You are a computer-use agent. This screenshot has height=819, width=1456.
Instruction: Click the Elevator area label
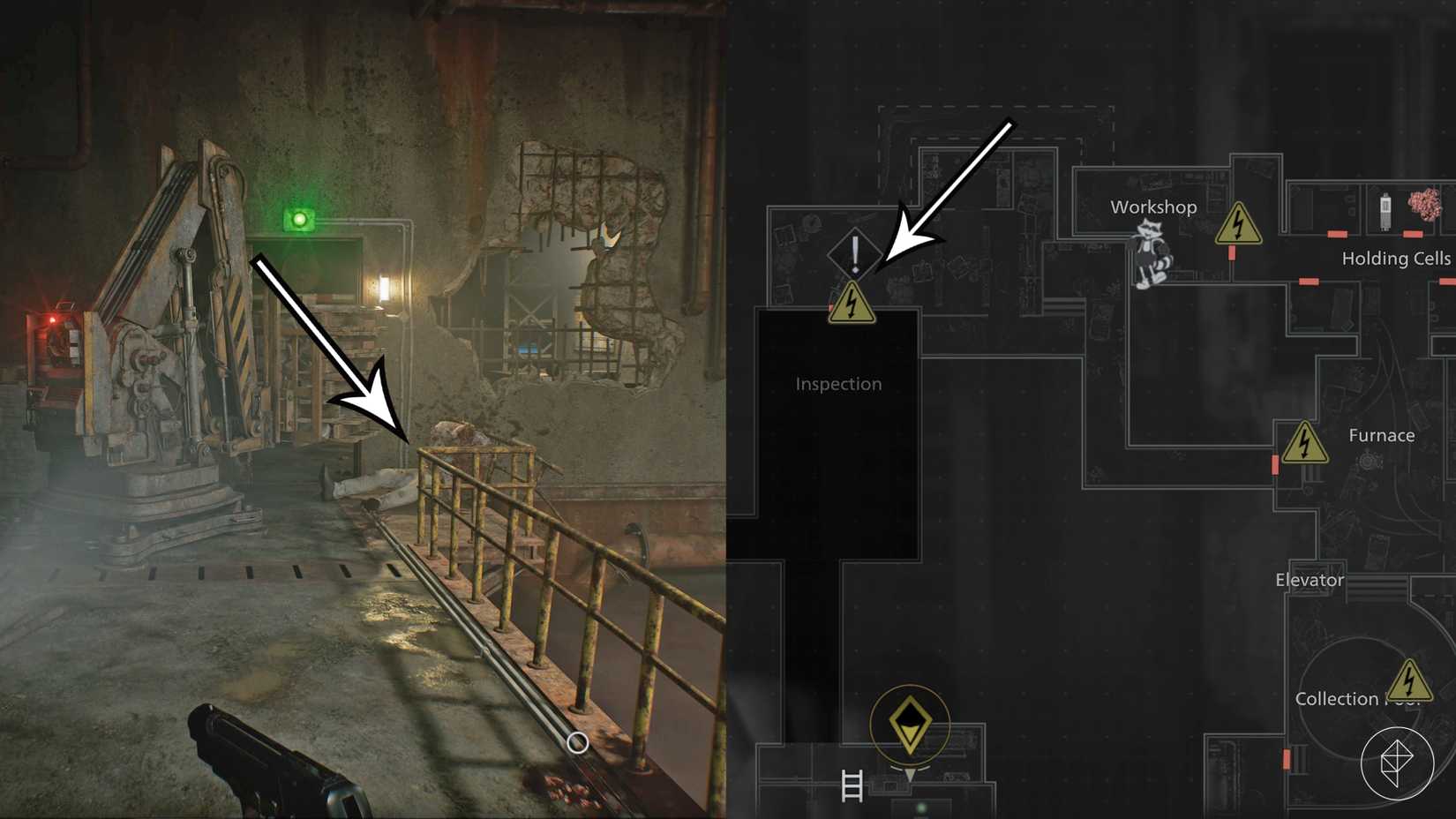coord(1310,580)
